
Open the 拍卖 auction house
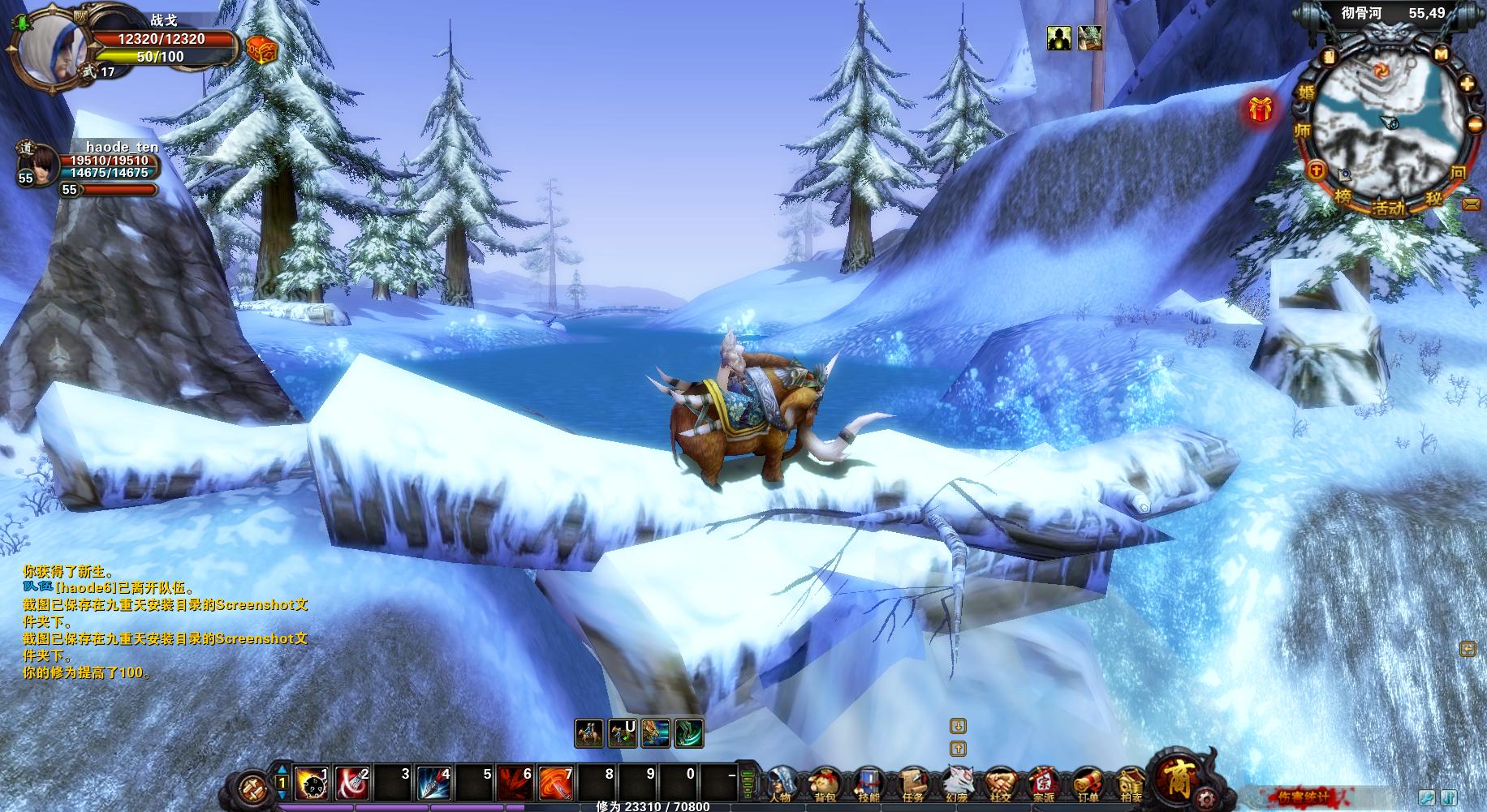[x=1129, y=784]
